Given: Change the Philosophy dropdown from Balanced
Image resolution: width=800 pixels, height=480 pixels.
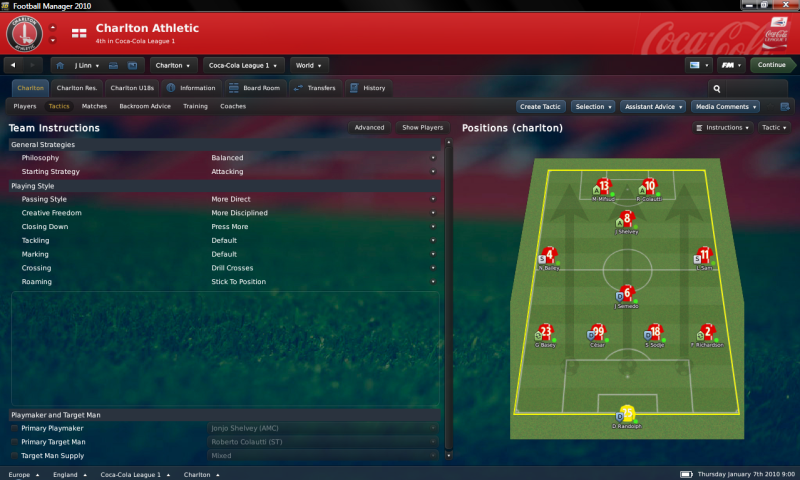Looking at the screenshot, I should tap(324, 157).
